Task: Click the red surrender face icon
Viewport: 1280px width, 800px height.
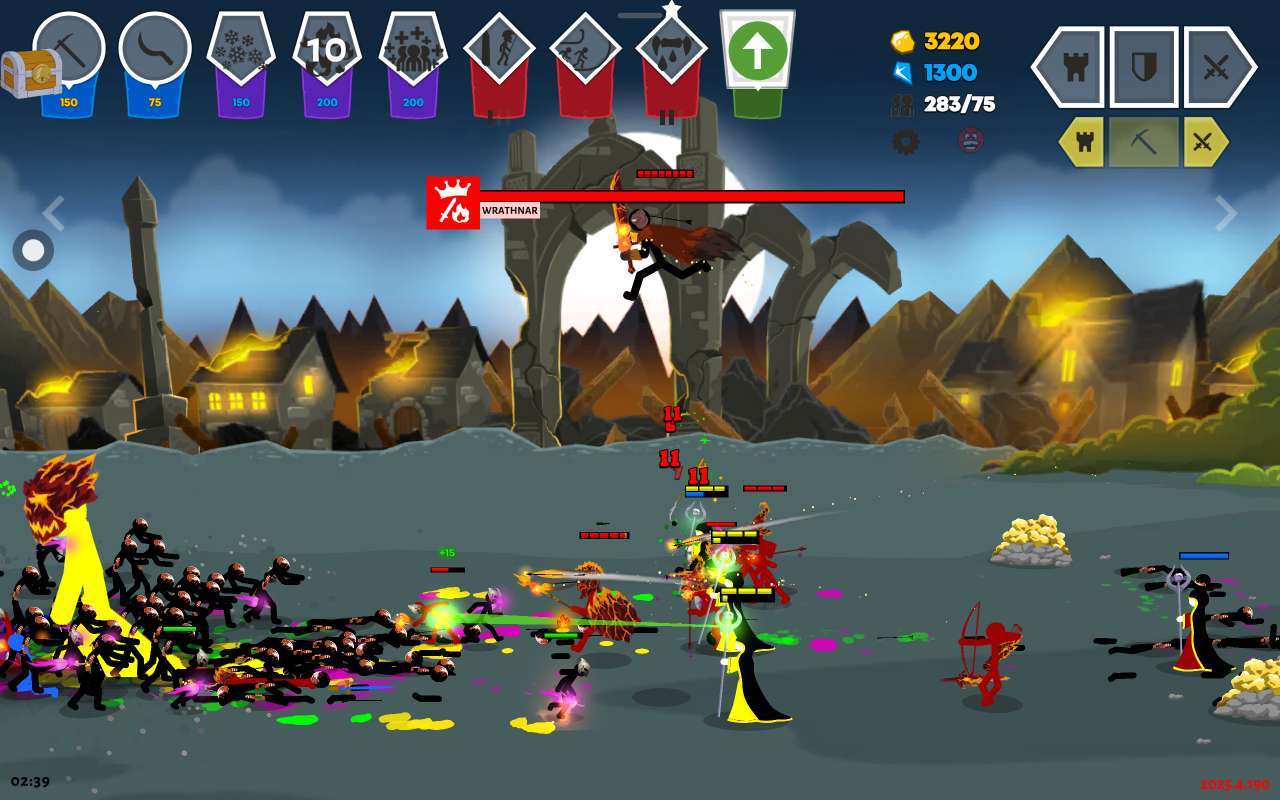Action: (970, 141)
